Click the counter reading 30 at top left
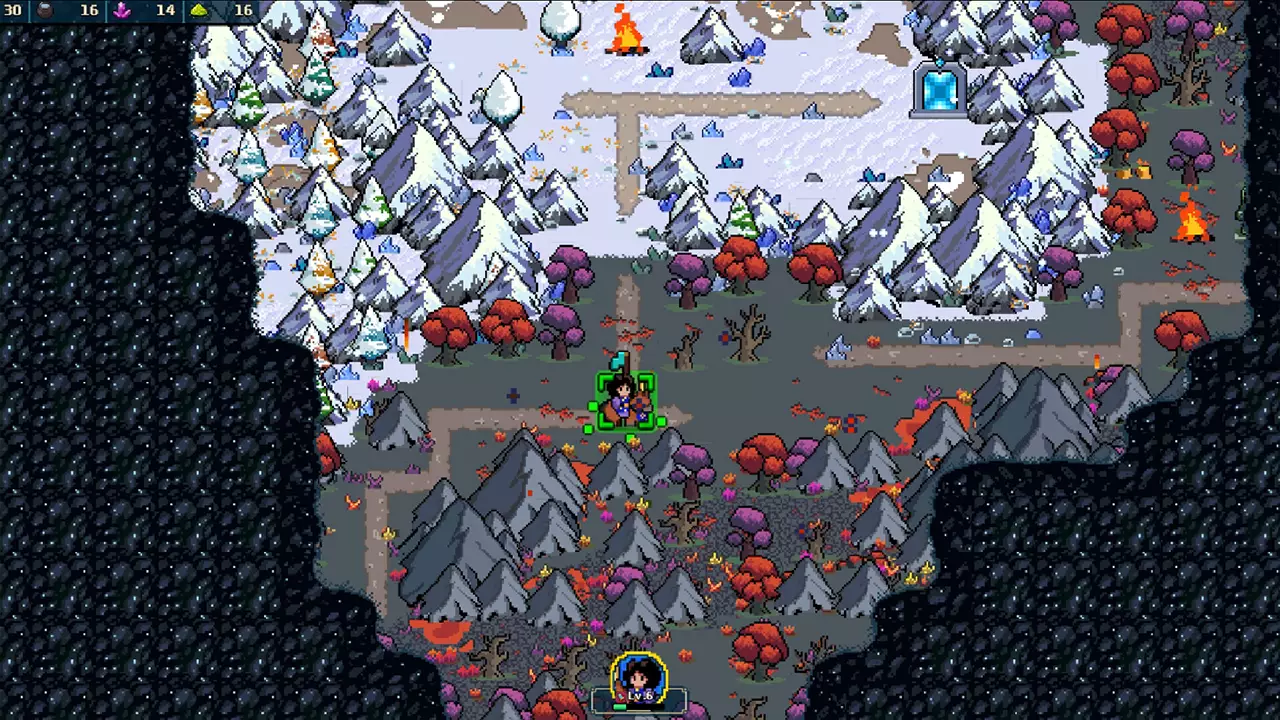Viewport: 1280px width, 720px height. pyautogui.click(x=15, y=10)
